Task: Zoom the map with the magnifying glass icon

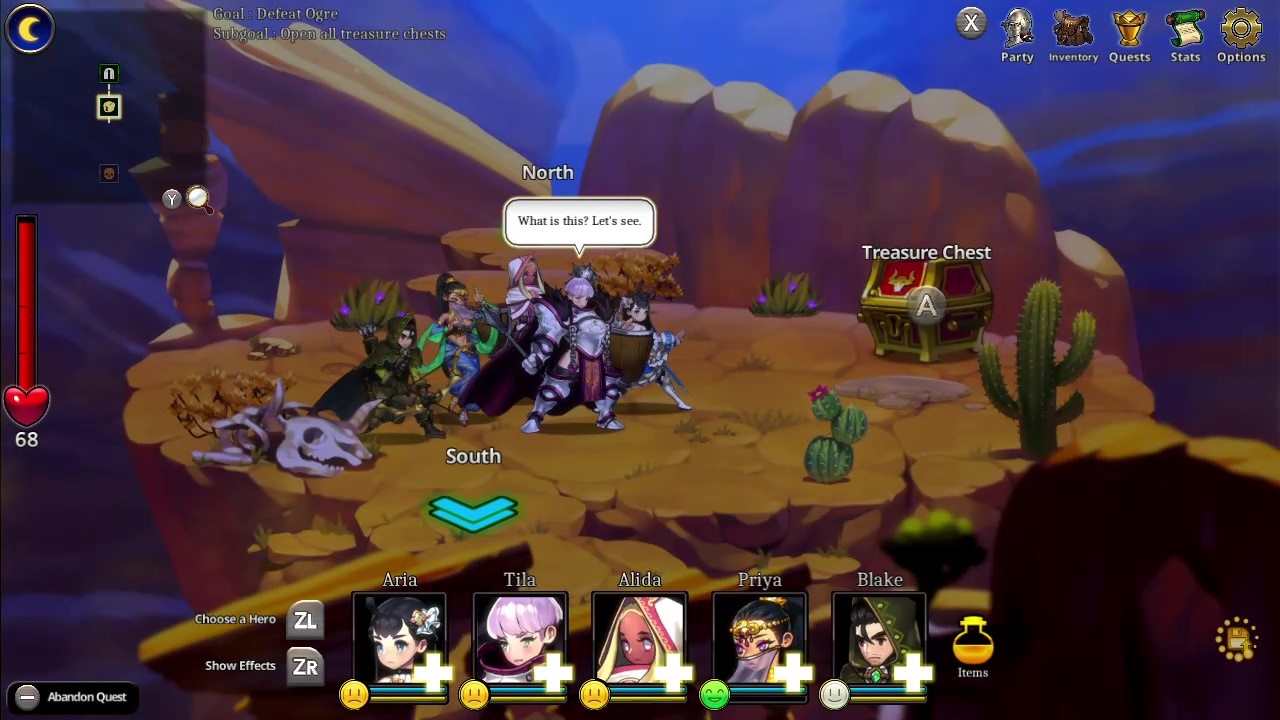Action: coord(198,200)
